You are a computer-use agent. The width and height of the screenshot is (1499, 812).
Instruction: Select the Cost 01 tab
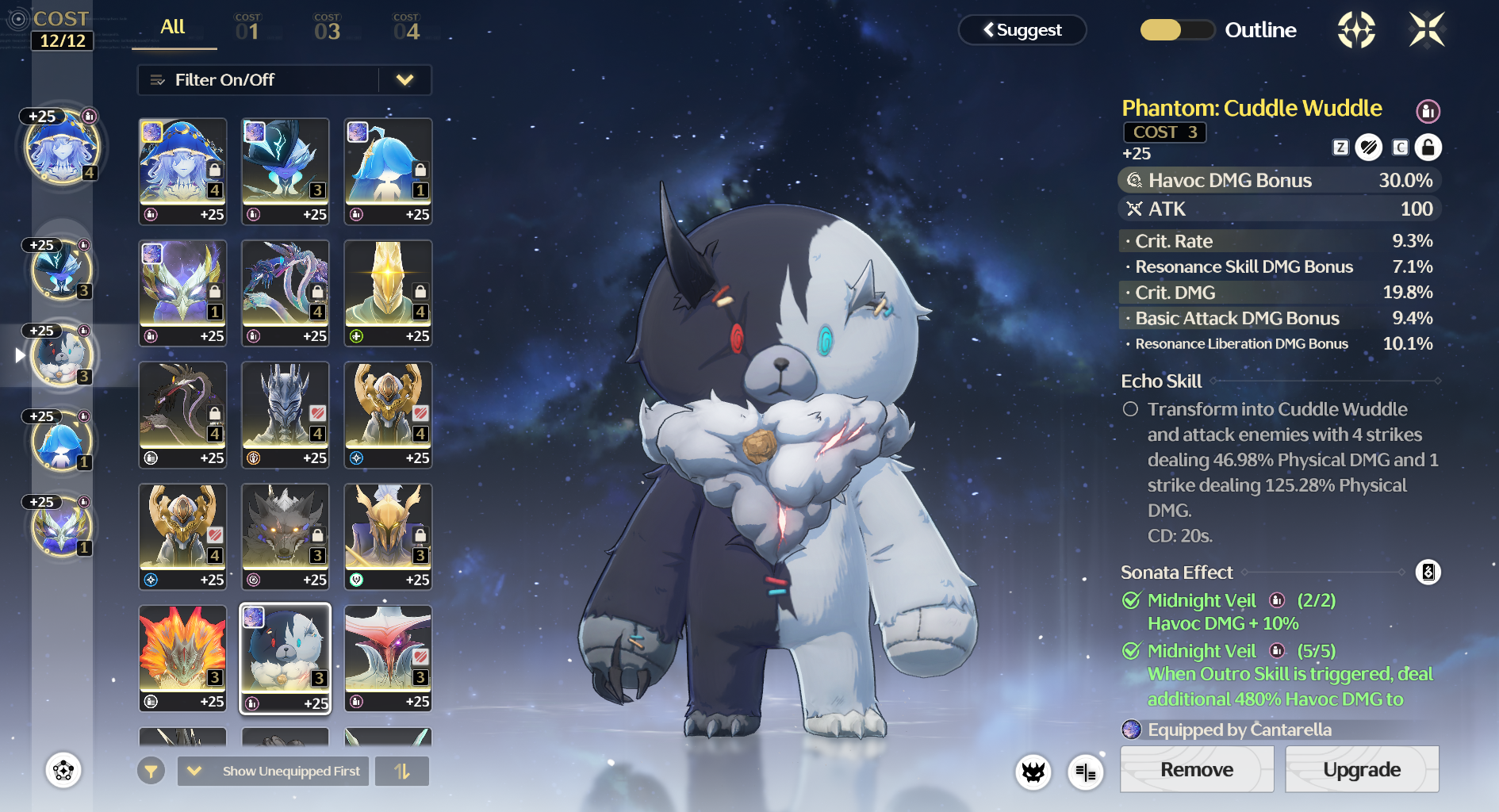(247, 29)
